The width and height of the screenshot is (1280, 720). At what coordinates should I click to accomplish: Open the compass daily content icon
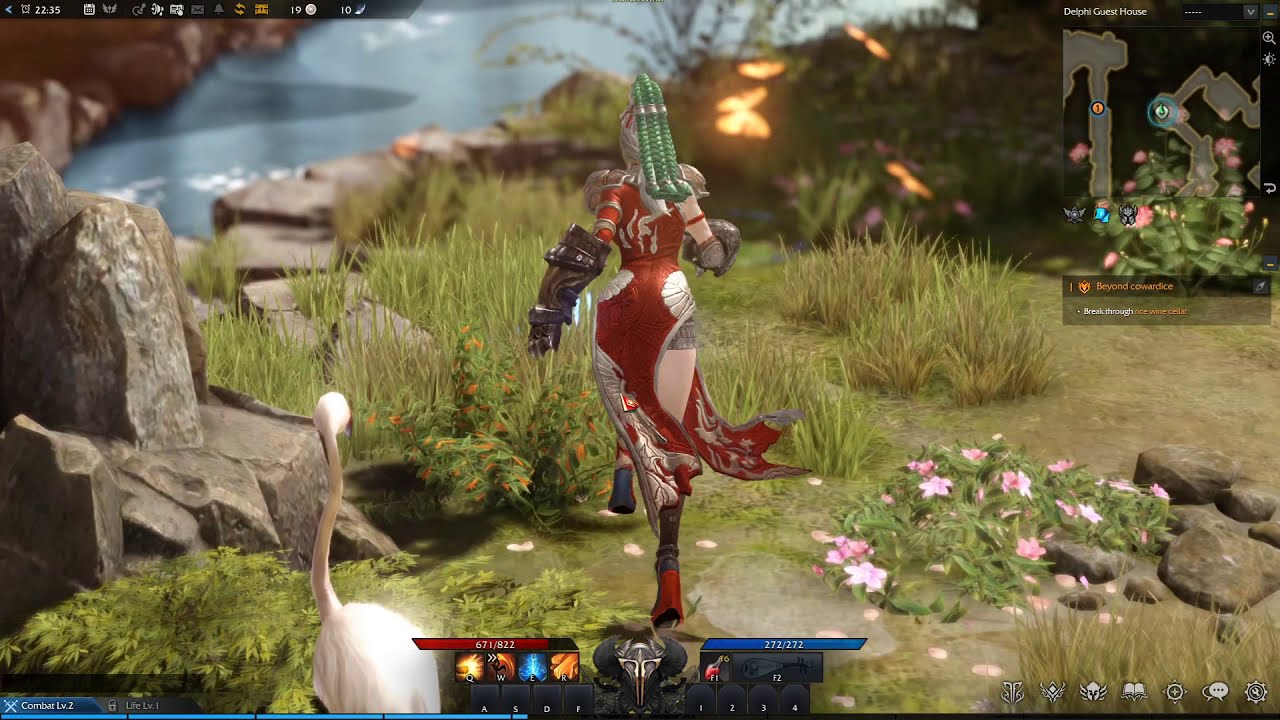tap(1176, 691)
